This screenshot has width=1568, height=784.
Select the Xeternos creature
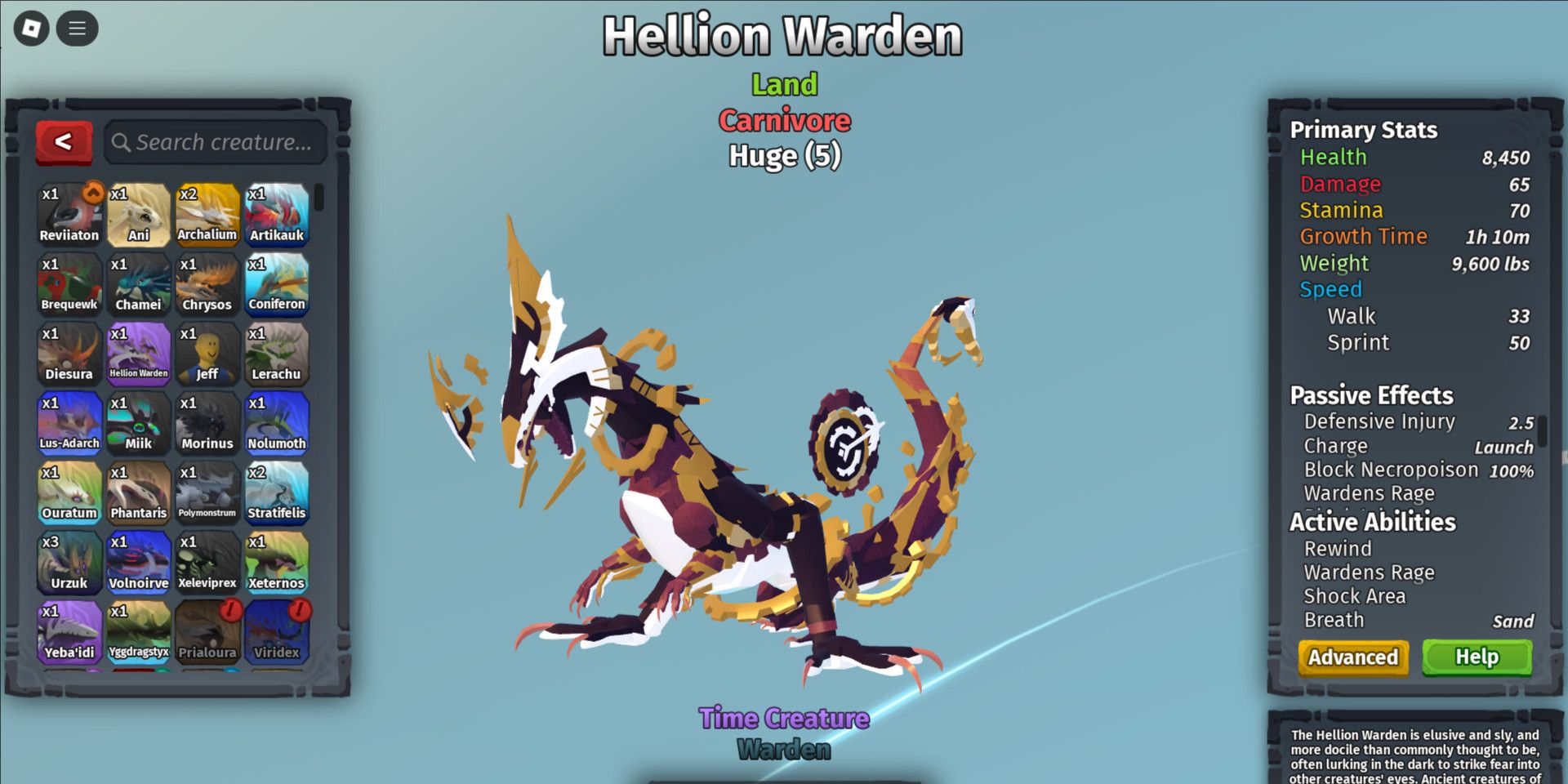[277, 562]
